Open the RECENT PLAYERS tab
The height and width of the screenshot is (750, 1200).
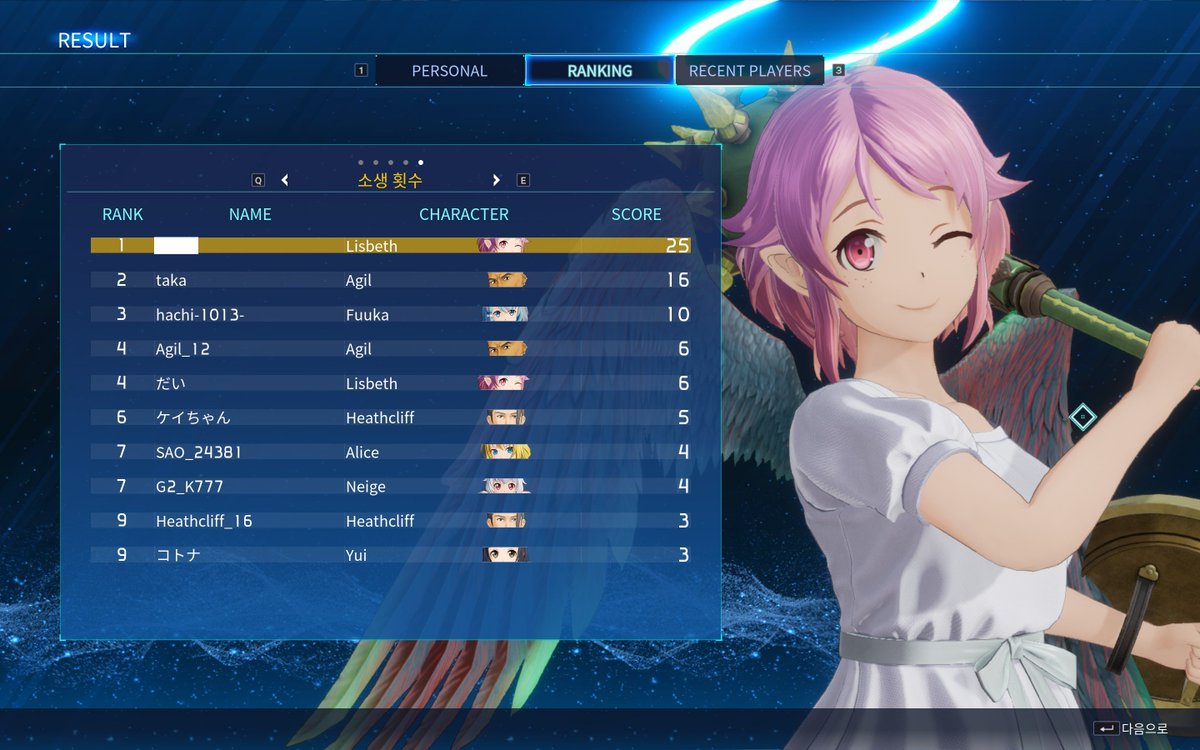tap(749, 71)
